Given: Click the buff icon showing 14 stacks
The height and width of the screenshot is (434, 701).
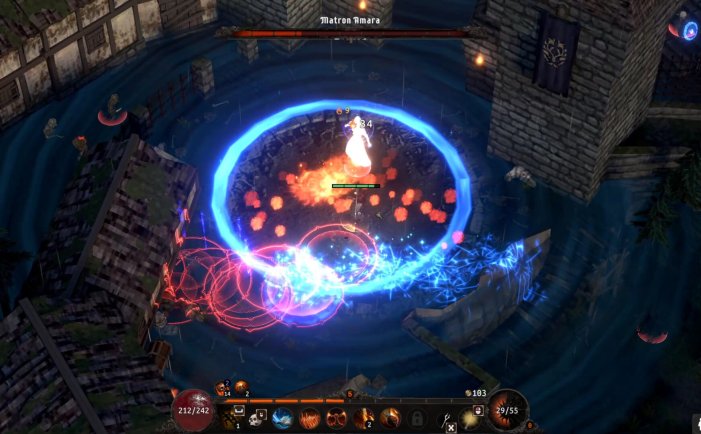Looking at the screenshot, I should tap(222, 387).
